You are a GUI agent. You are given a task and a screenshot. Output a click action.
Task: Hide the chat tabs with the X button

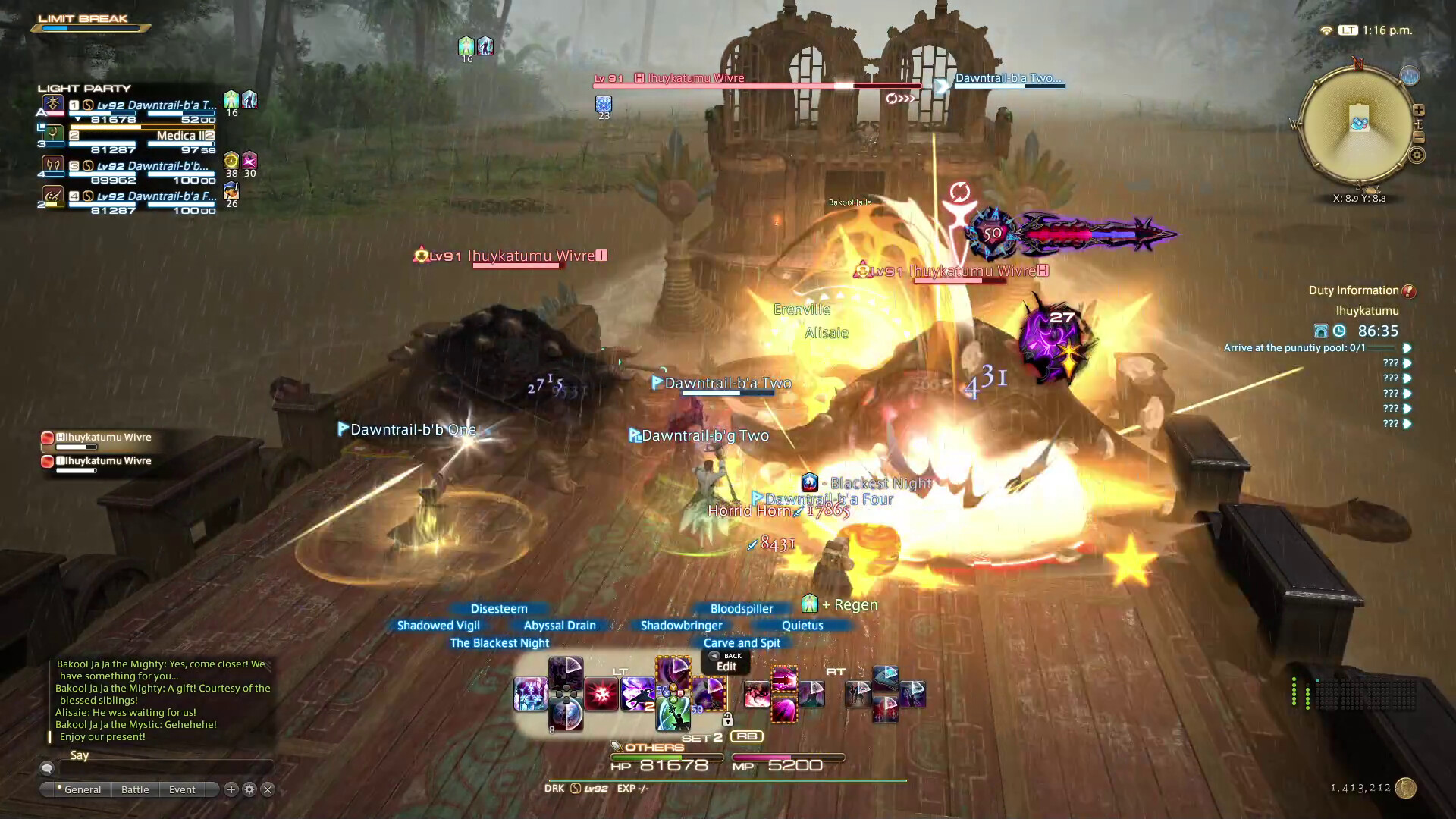(x=268, y=789)
